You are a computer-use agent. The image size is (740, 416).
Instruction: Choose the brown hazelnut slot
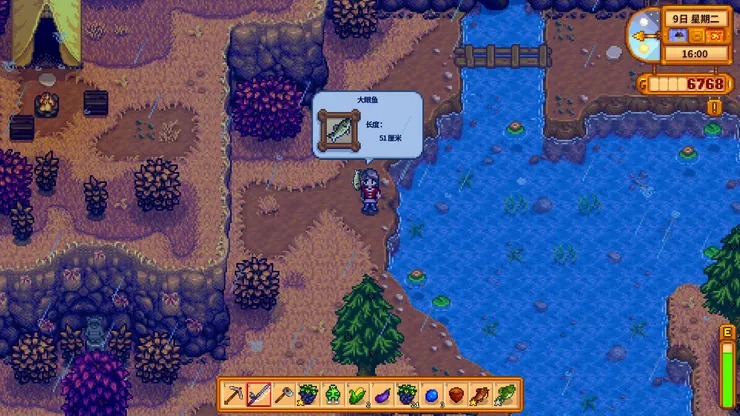(456, 394)
